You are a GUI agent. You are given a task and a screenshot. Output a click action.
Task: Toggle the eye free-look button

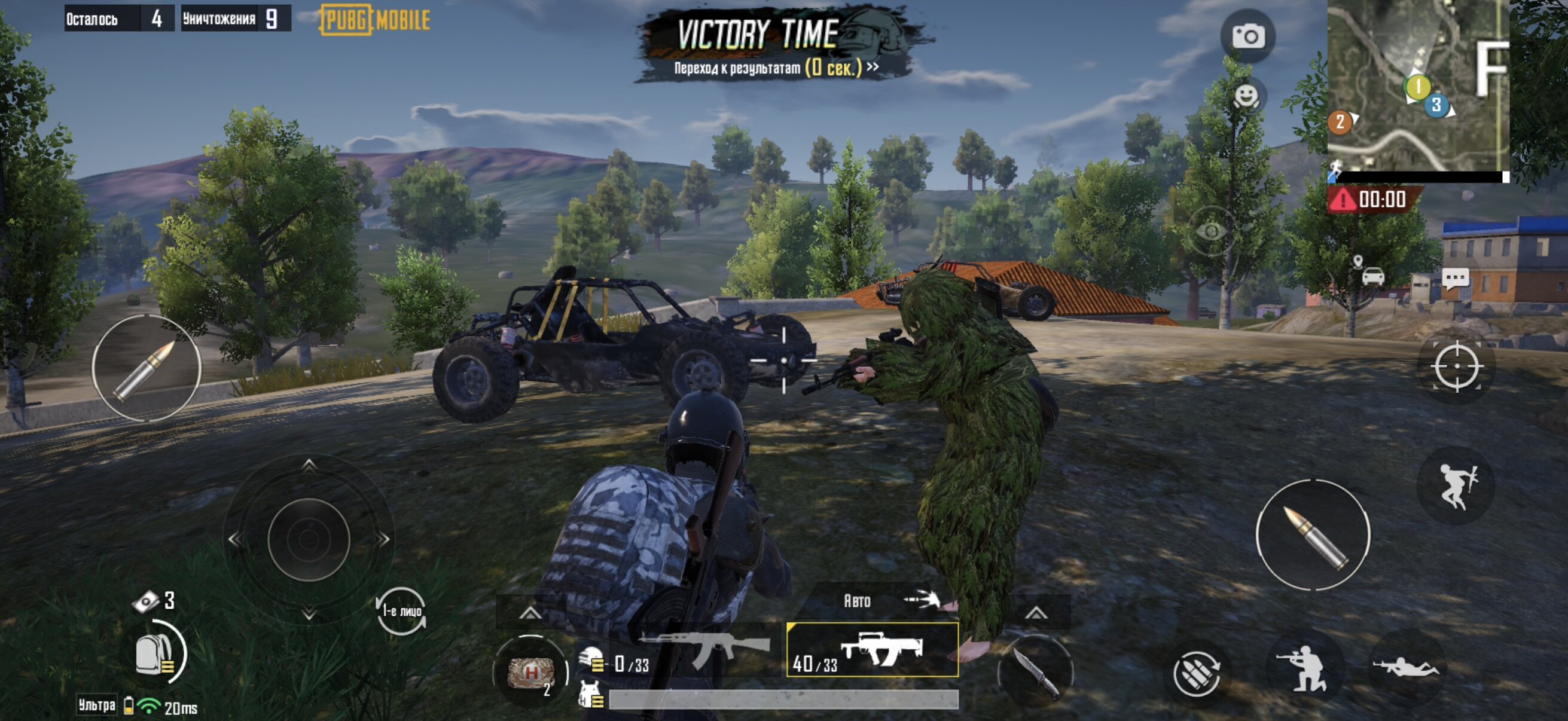click(x=1211, y=231)
